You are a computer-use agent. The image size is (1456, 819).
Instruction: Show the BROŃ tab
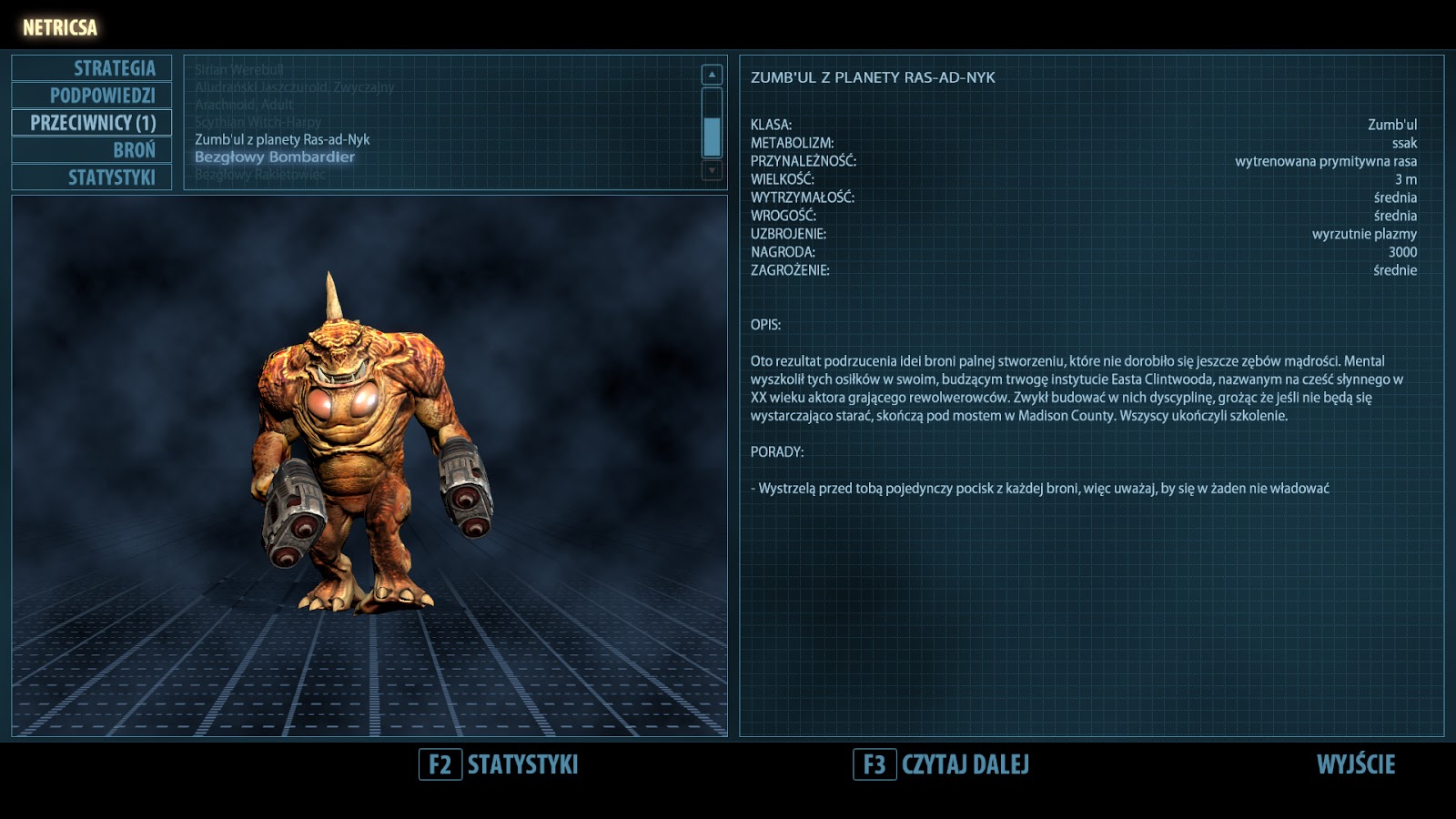[x=92, y=150]
